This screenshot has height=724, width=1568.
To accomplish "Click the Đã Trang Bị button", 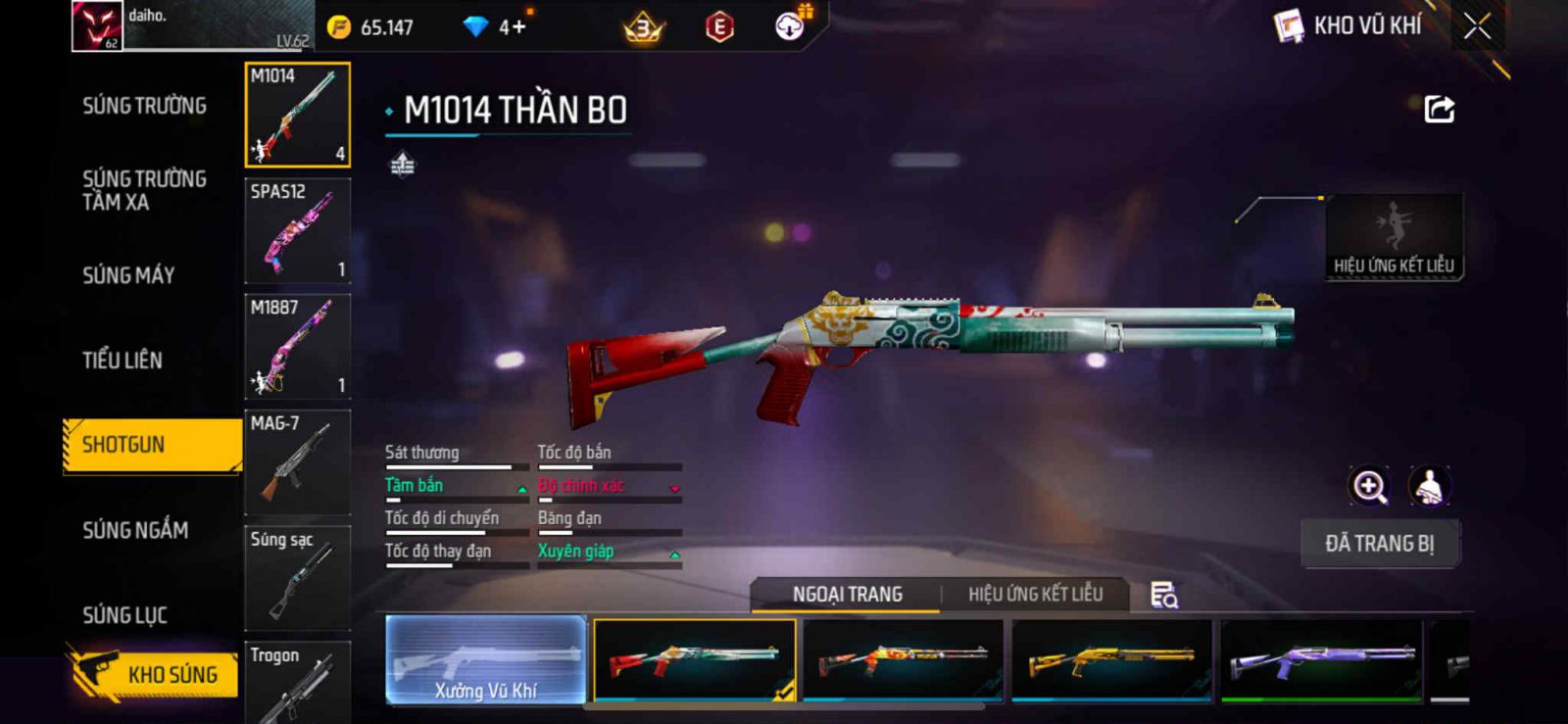I will tap(1380, 544).
